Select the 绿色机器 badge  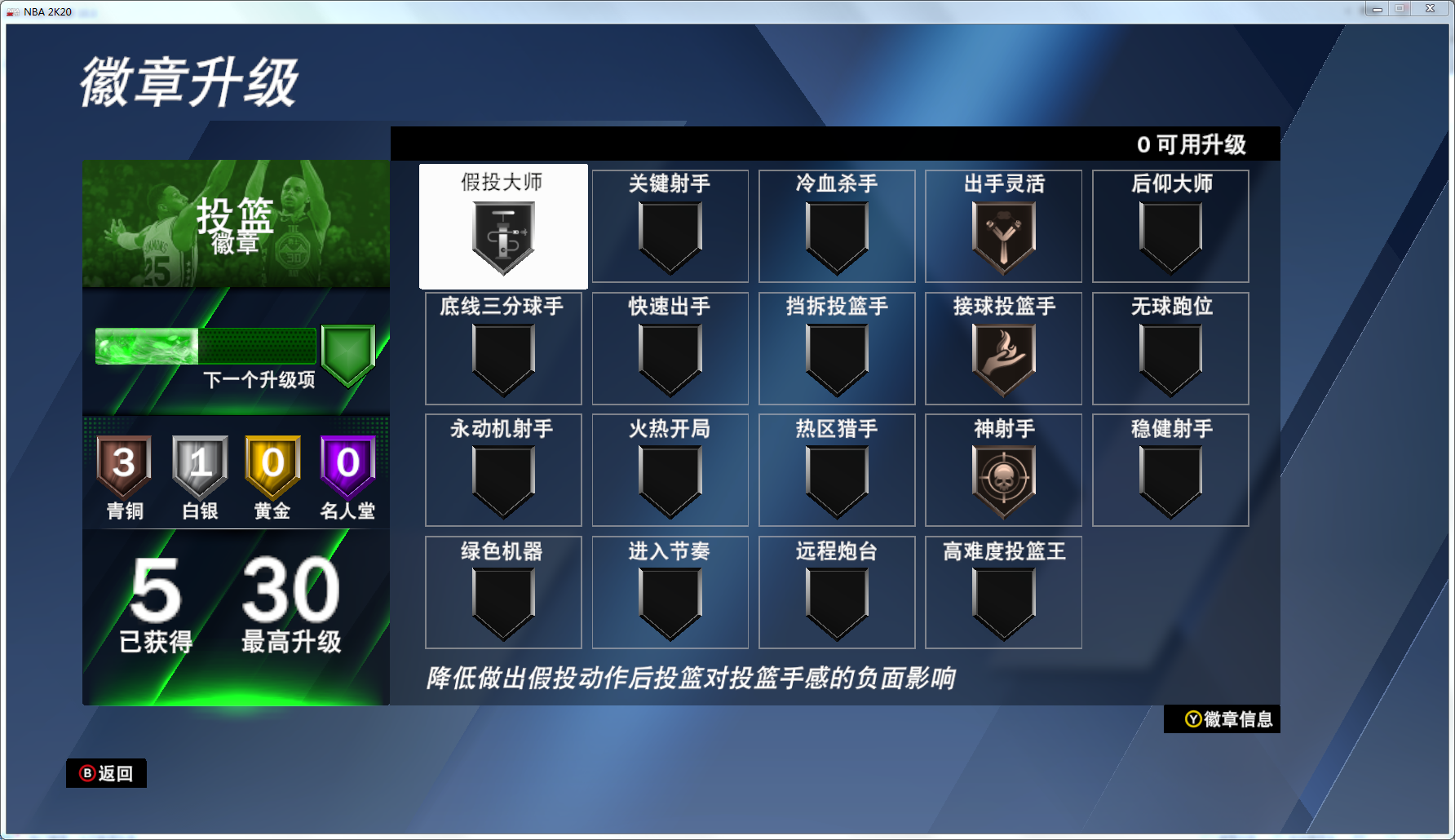point(503,592)
